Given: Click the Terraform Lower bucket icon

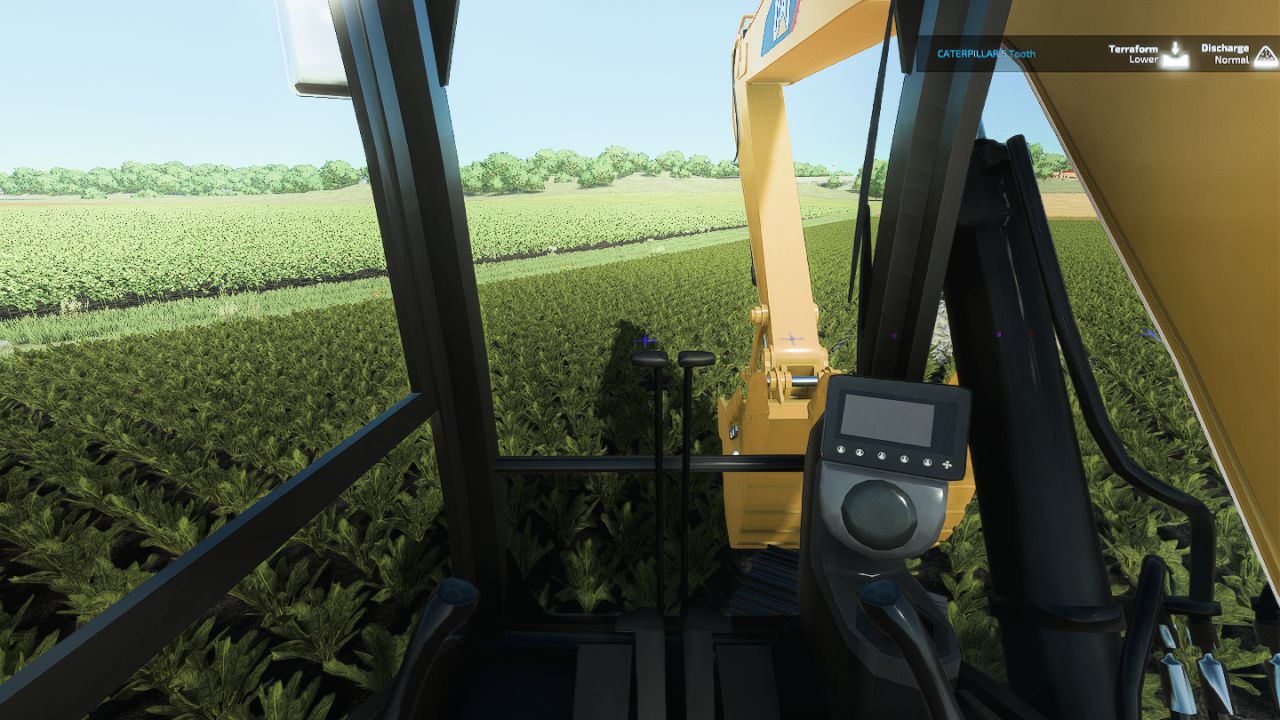Looking at the screenshot, I should (1176, 57).
